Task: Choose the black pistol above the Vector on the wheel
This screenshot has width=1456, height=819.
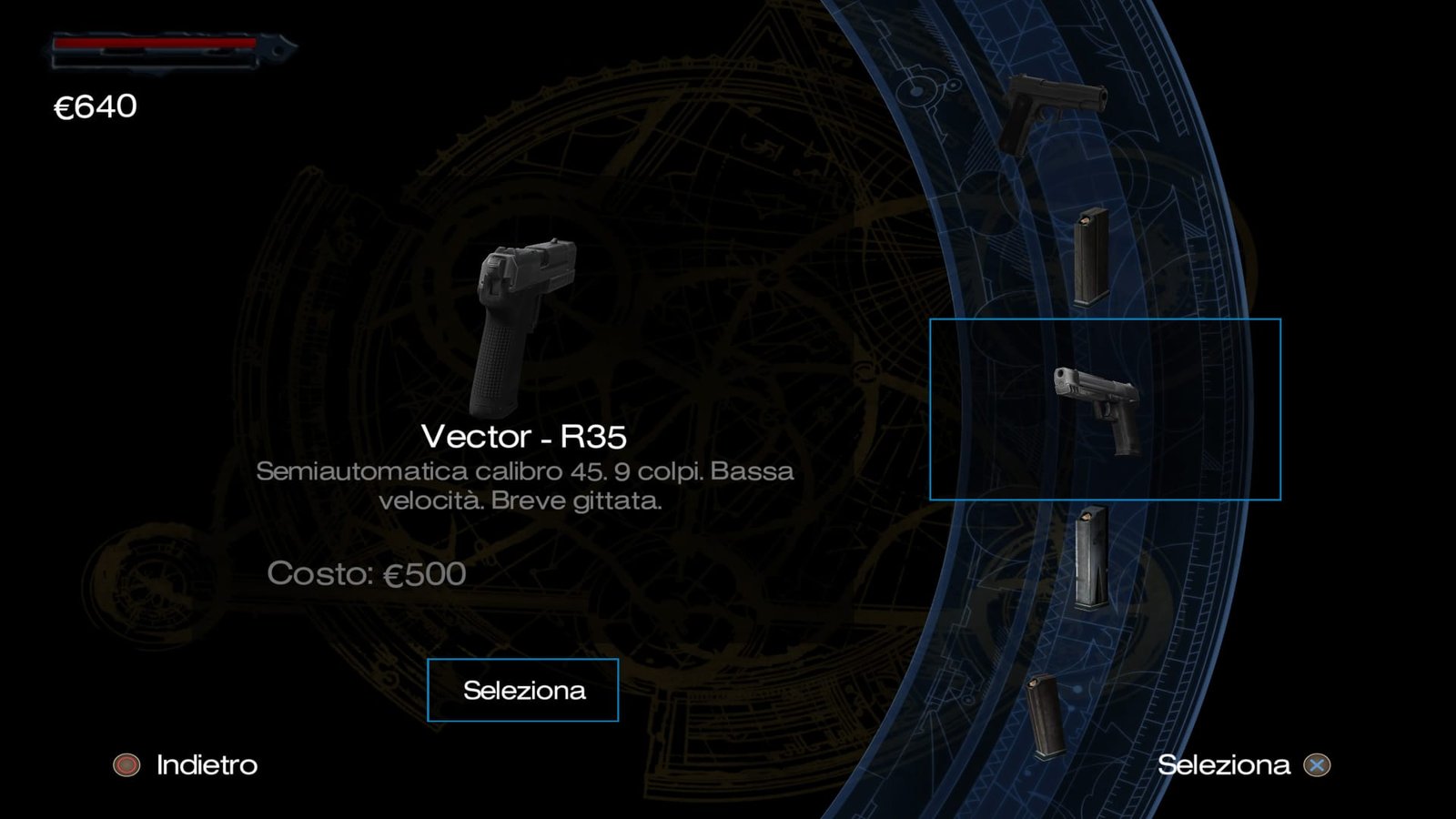Action: (x=1054, y=111)
